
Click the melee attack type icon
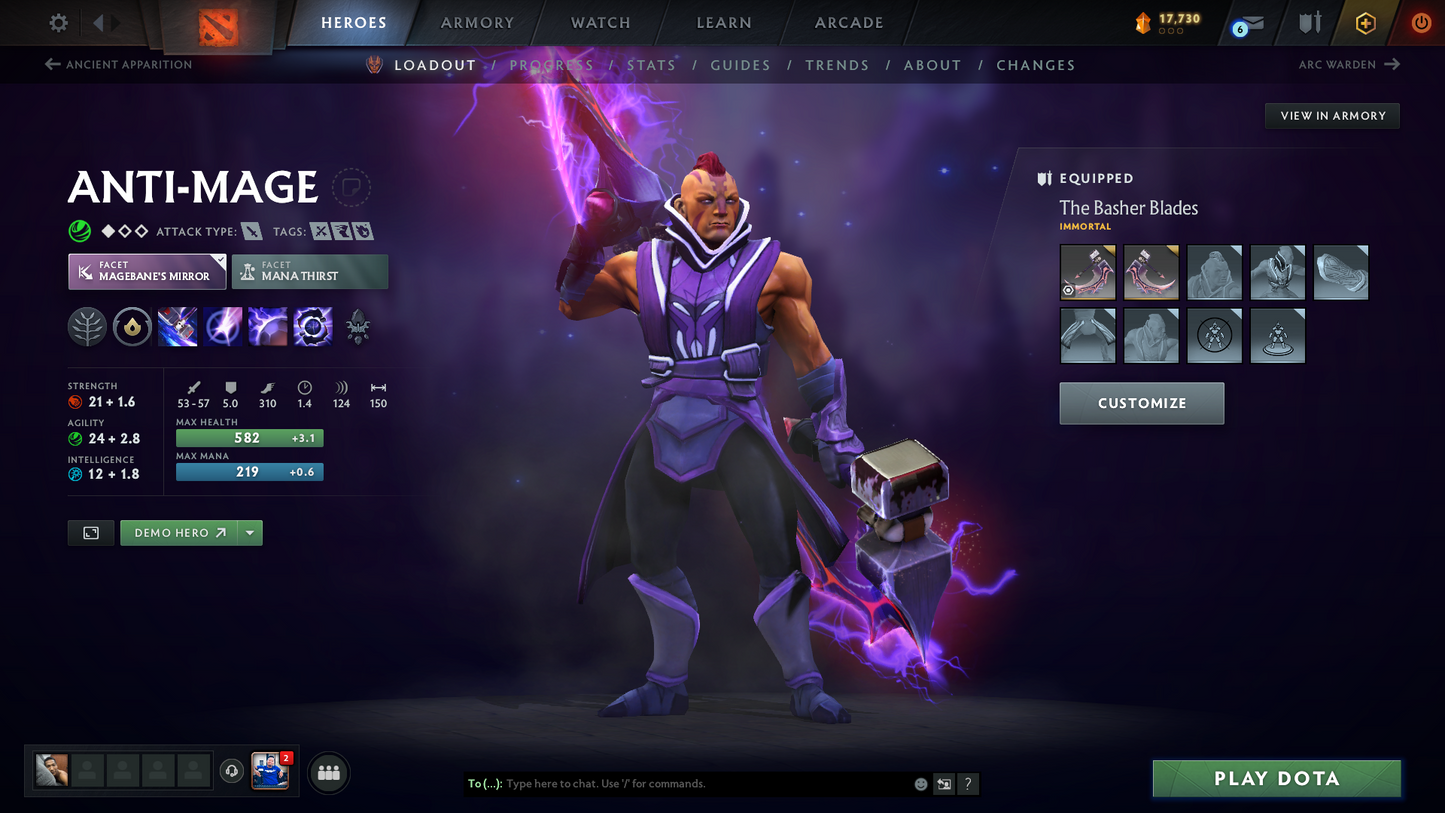(251, 230)
